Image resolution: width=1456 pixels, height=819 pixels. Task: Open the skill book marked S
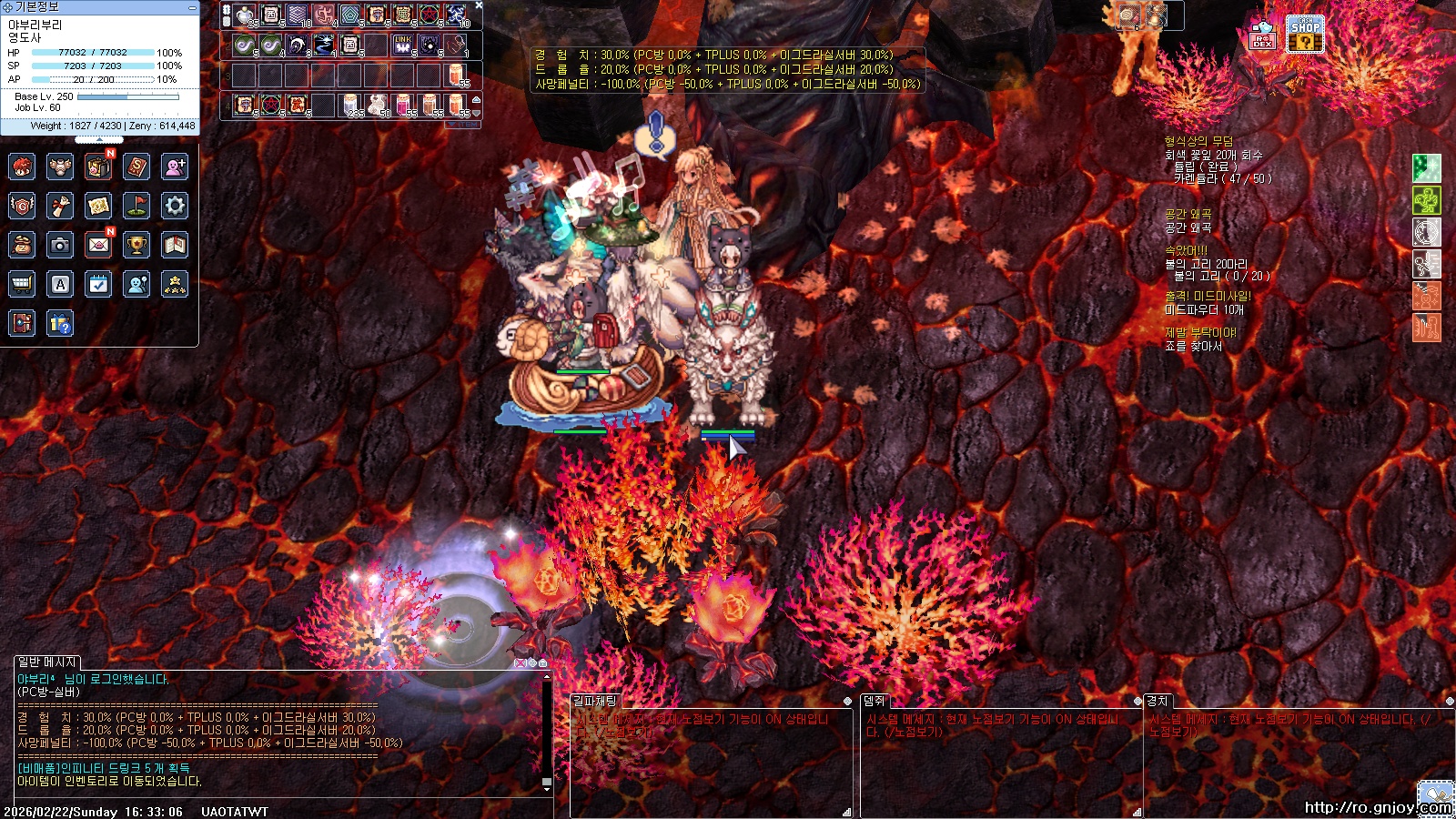136,167
